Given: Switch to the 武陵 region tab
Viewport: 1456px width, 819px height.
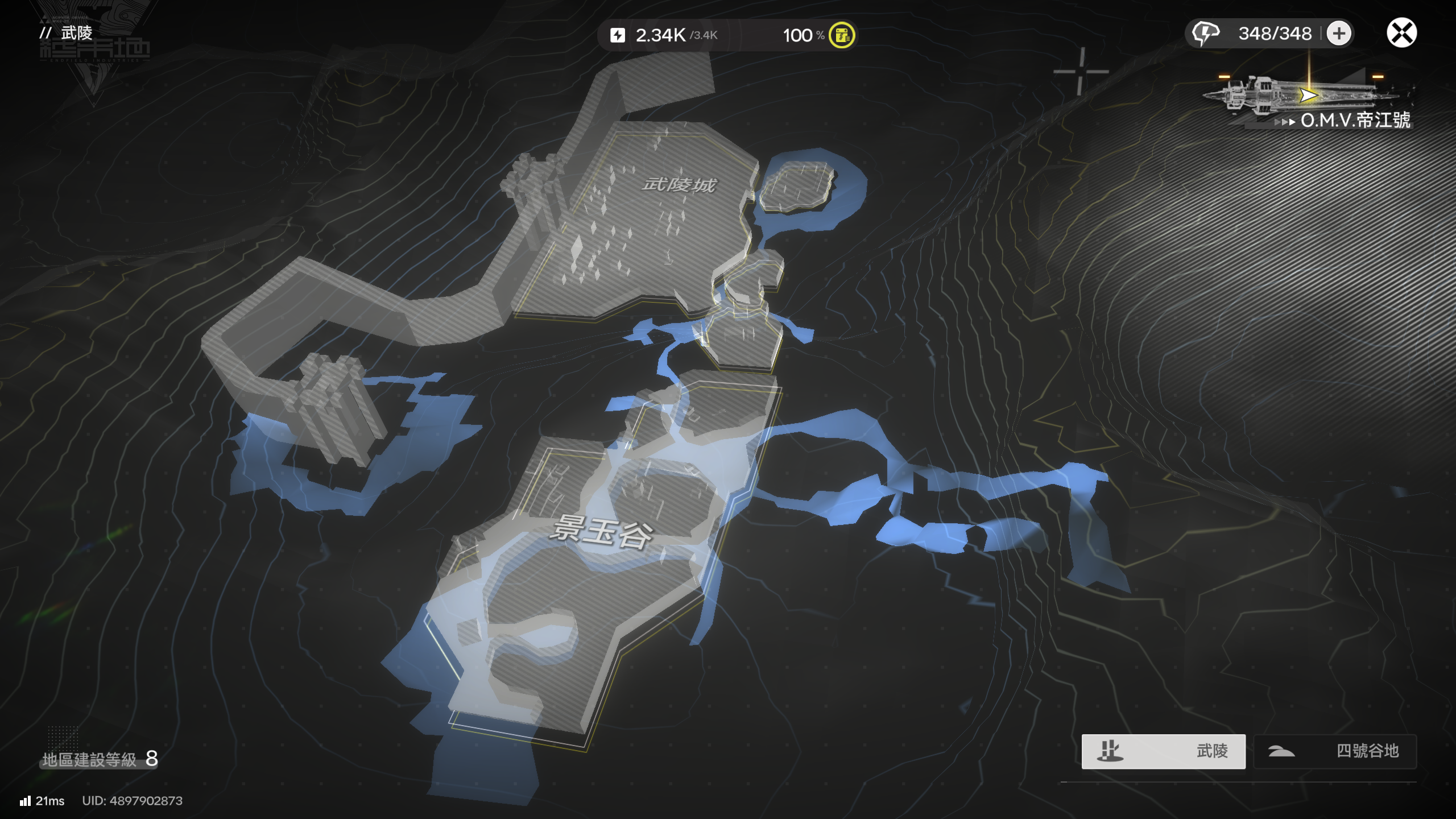Looking at the screenshot, I should [x=1163, y=751].
